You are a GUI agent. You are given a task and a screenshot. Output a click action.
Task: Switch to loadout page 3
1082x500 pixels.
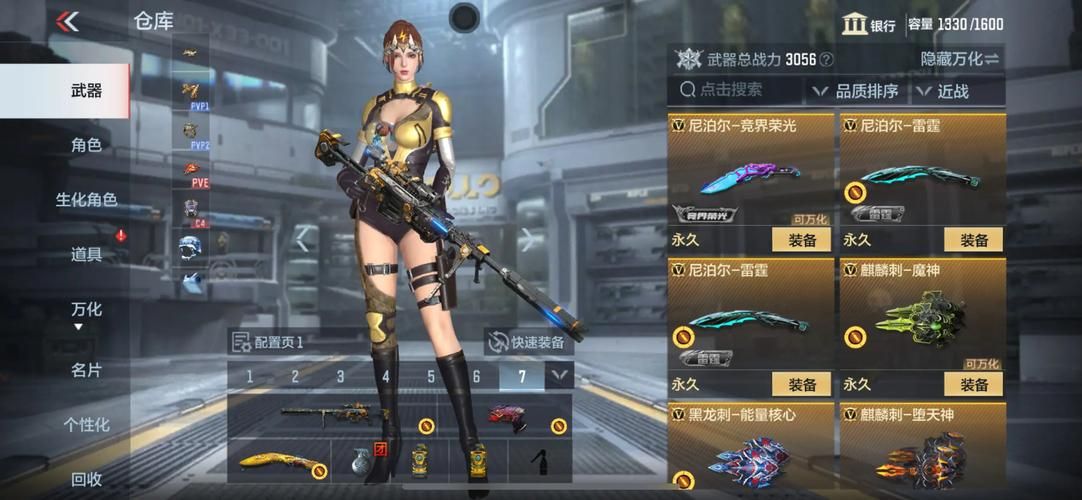340,377
